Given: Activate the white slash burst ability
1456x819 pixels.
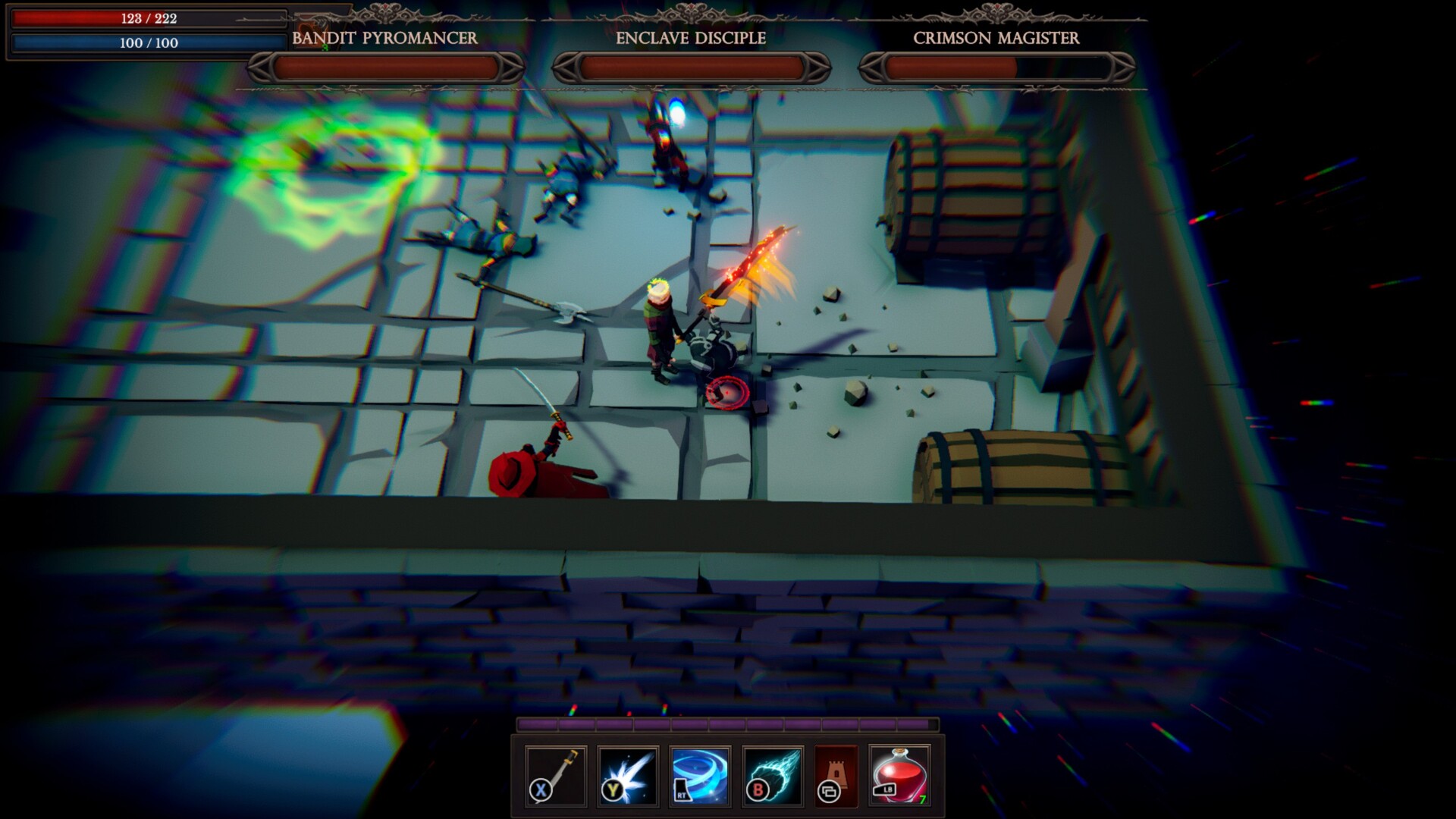Looking at the screenshot, I should pos(628,776).
